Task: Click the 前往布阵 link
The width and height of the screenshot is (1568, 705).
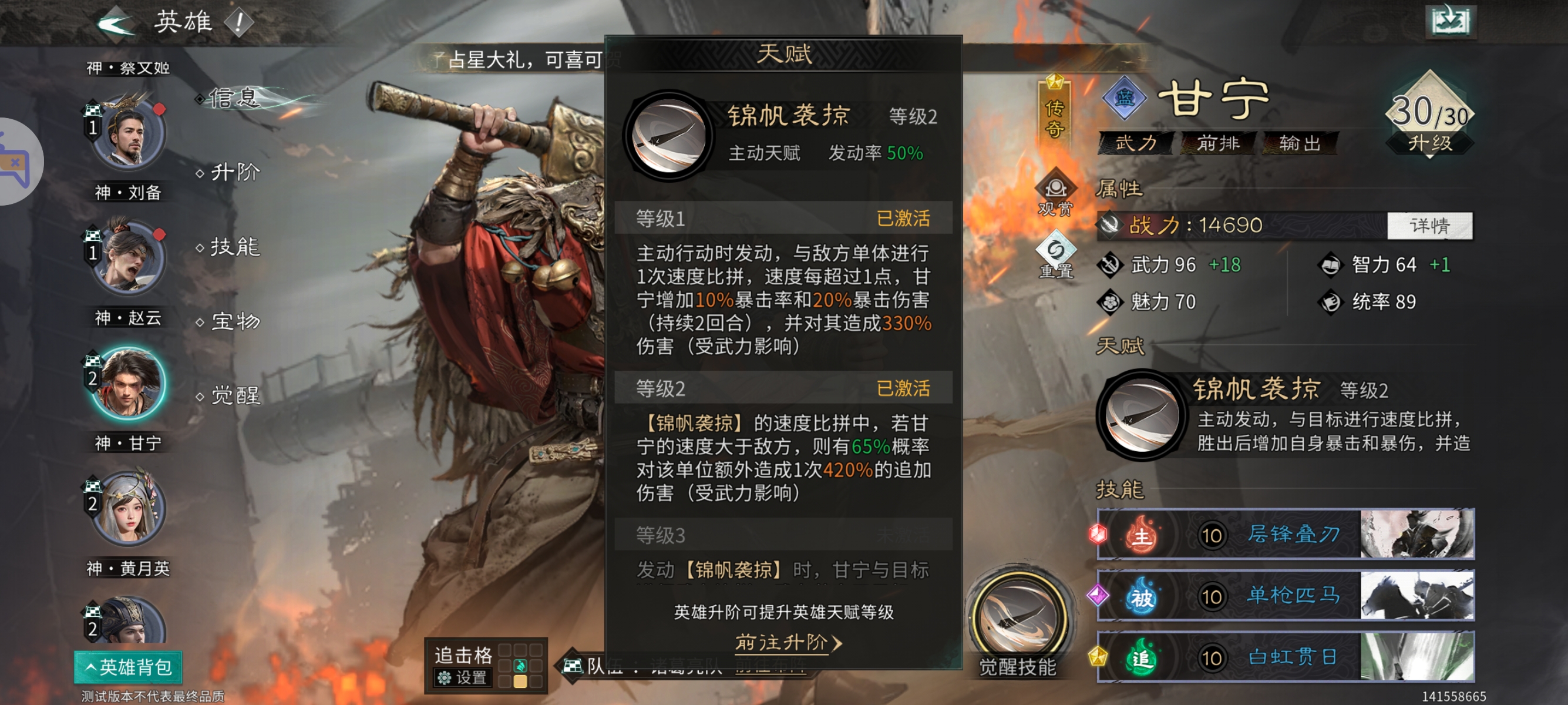Action: coord(769,667)
